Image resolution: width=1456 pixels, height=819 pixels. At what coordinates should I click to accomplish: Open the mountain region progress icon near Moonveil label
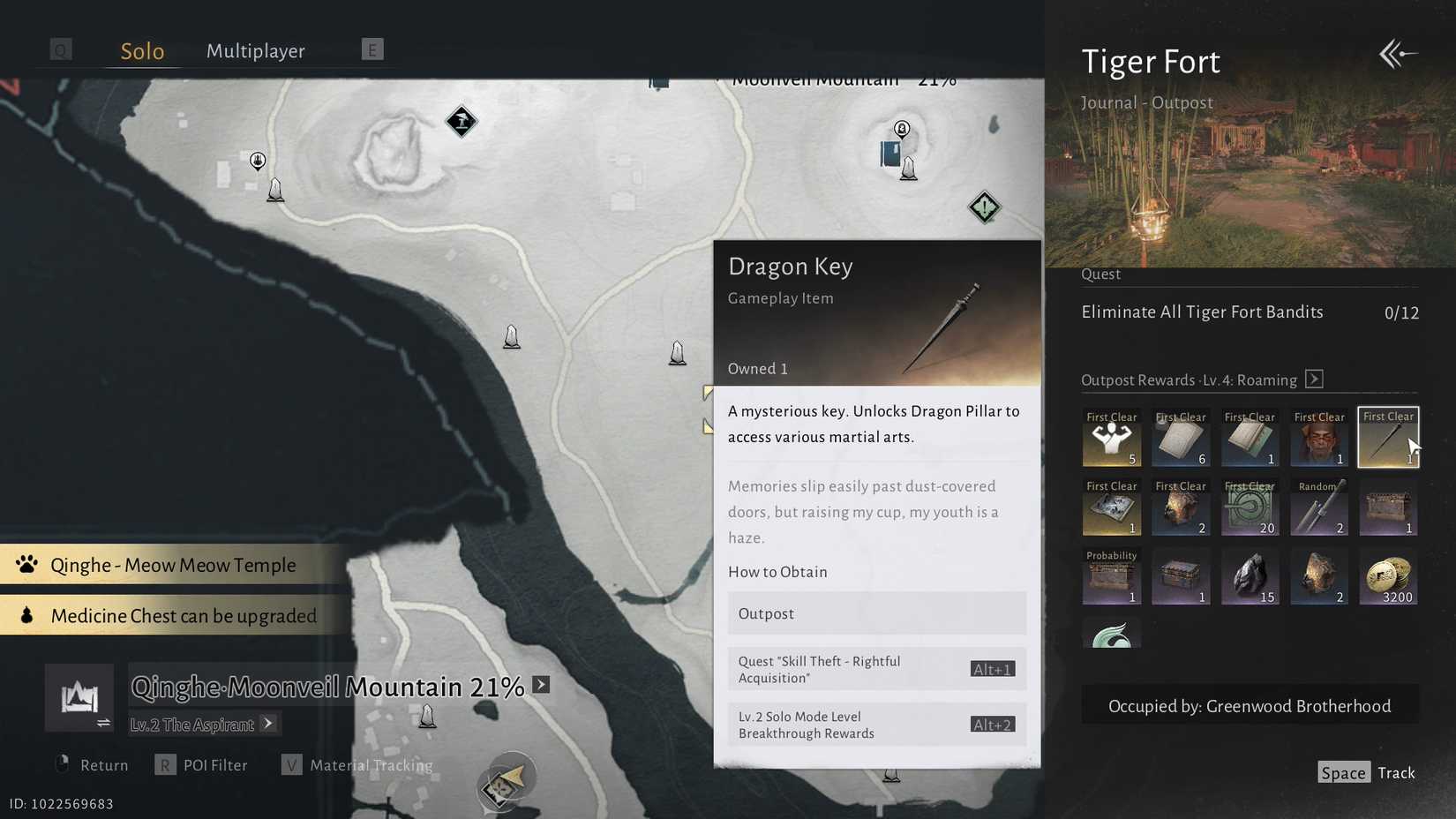[79, 697]
